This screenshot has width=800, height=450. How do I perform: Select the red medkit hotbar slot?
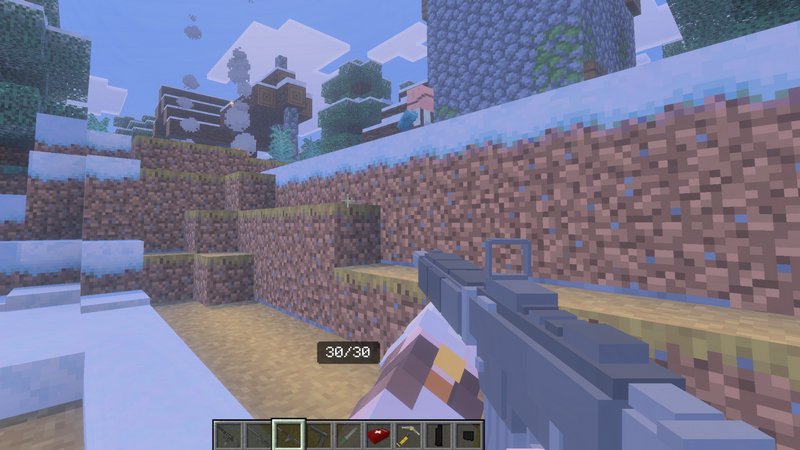378,435
